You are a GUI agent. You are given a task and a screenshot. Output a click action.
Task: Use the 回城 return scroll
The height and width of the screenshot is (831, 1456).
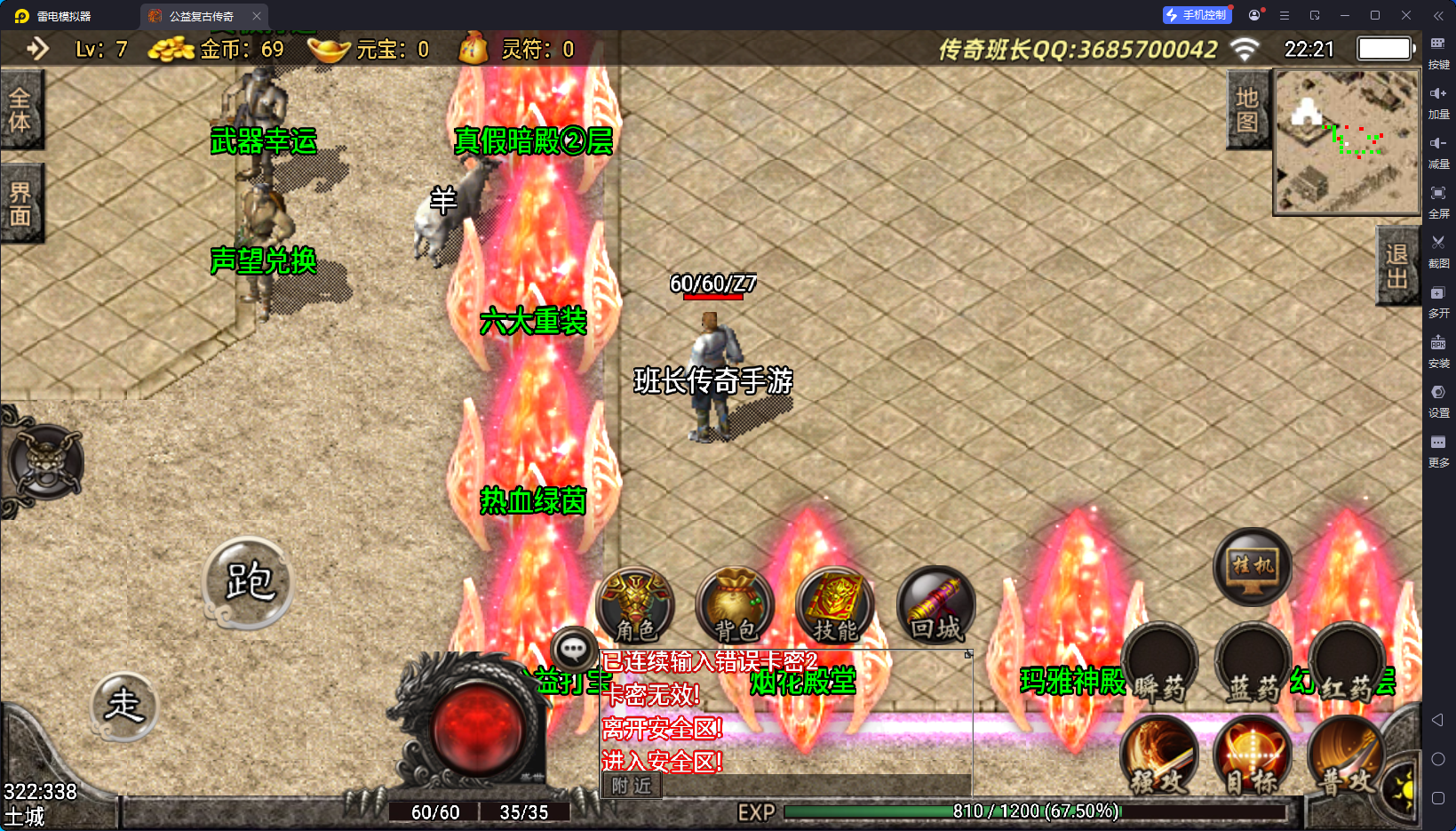click(935, 605)
